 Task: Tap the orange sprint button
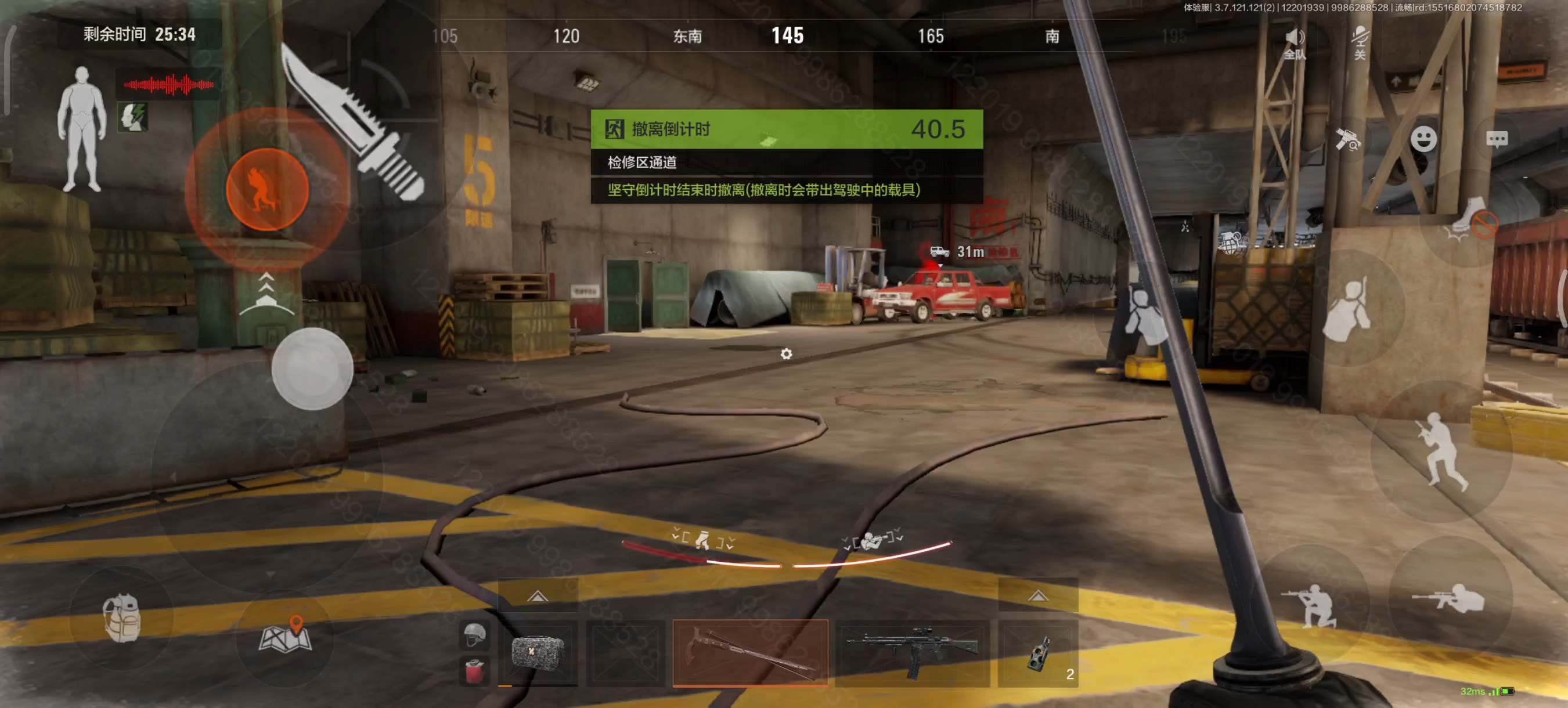pyautogui.click(x=267, y=189)
